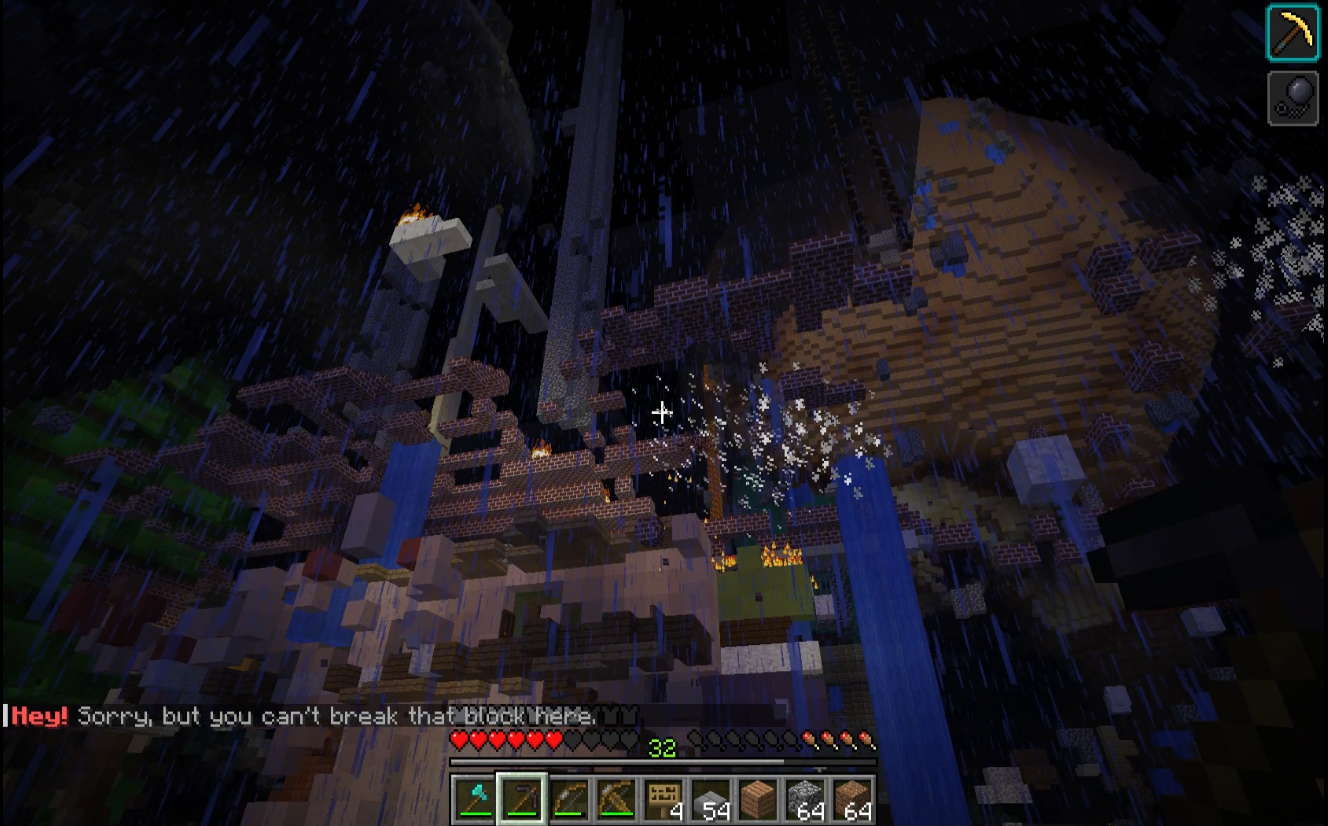Image resolution: width=1328 pixels, height=826 pixels.
Task: Select the stone slab stack of 54
Action: coord(710,800)
